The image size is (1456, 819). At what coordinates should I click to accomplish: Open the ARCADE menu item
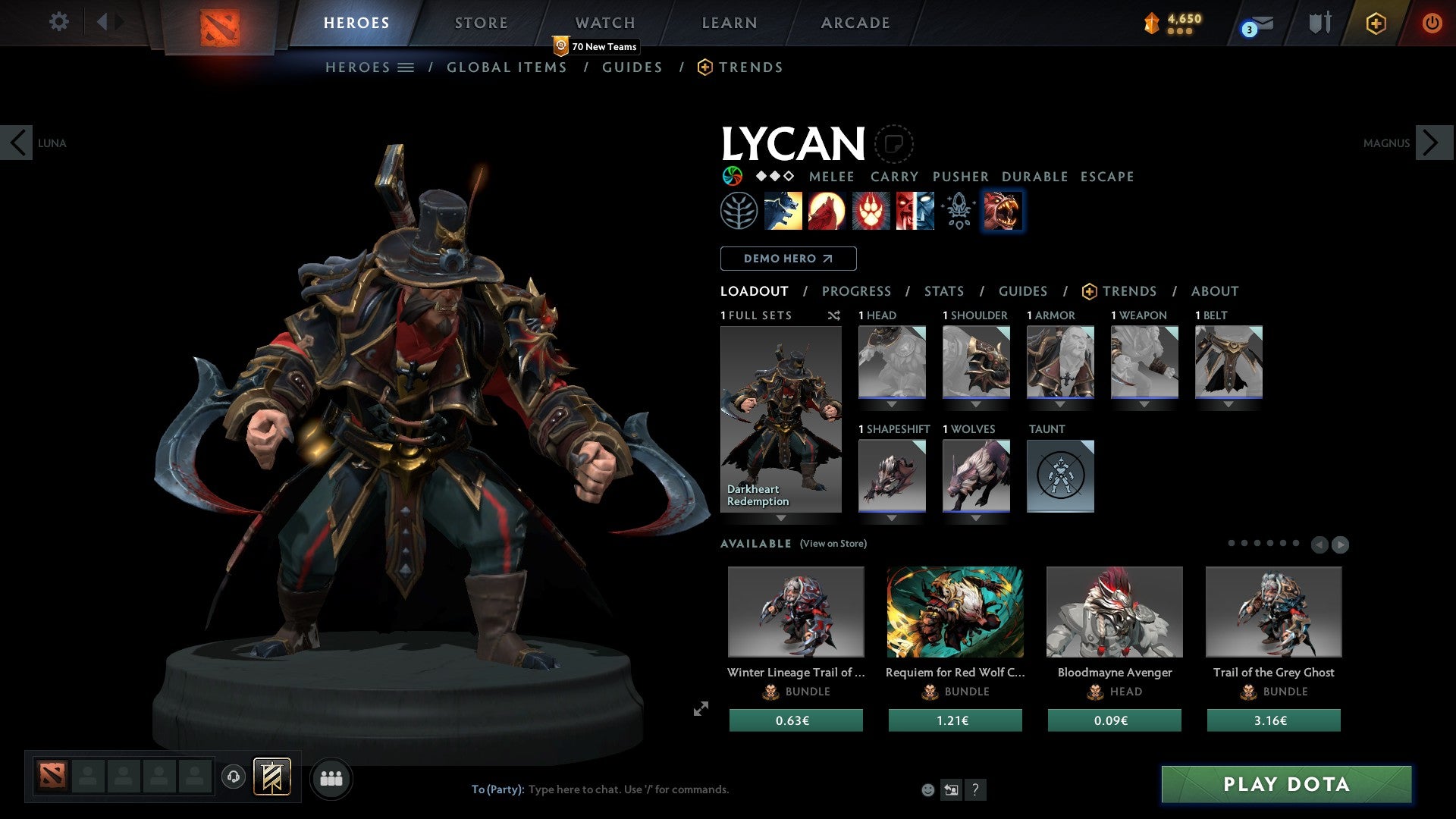pyautogui.click(x=855, y=22)
